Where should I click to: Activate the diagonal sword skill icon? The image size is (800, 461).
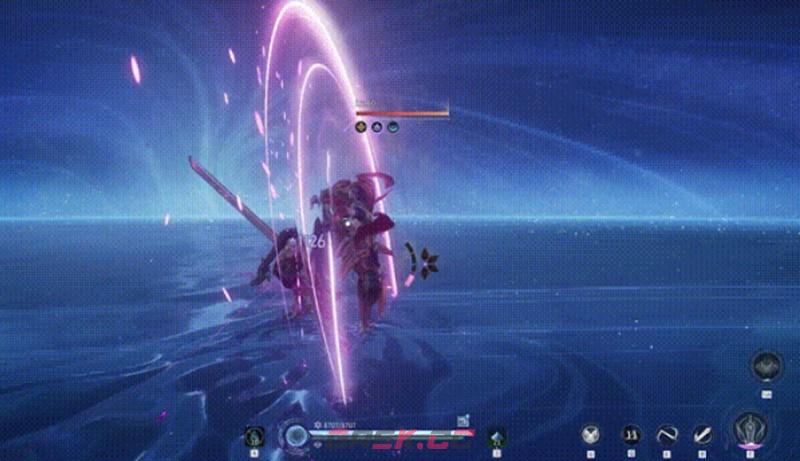point(703,435)
